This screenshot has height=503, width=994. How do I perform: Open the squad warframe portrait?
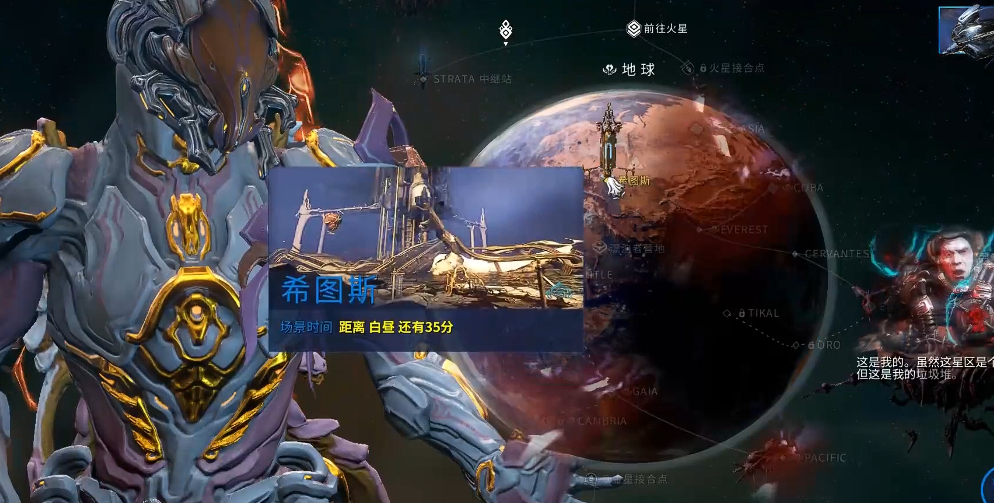[x=966, y=29]
